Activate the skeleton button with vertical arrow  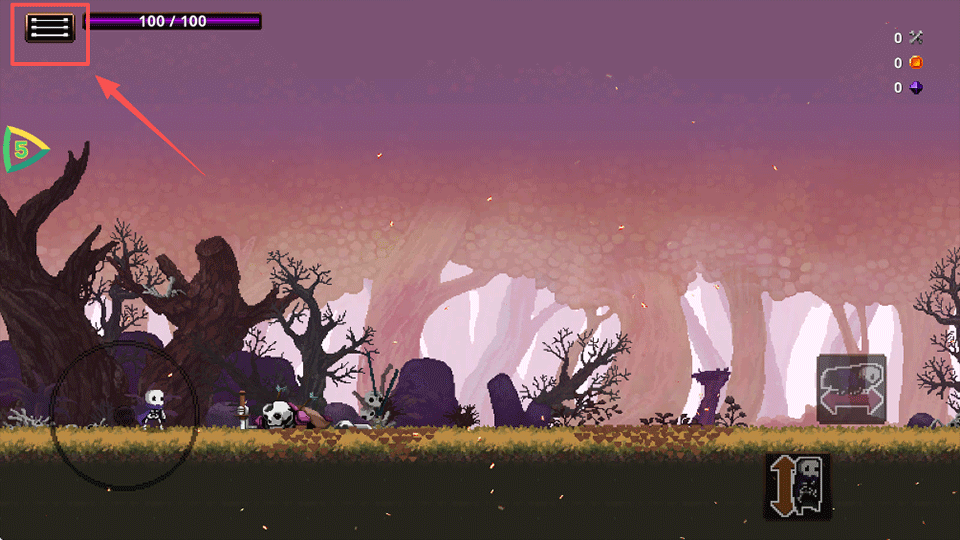(x=798, y=486)
